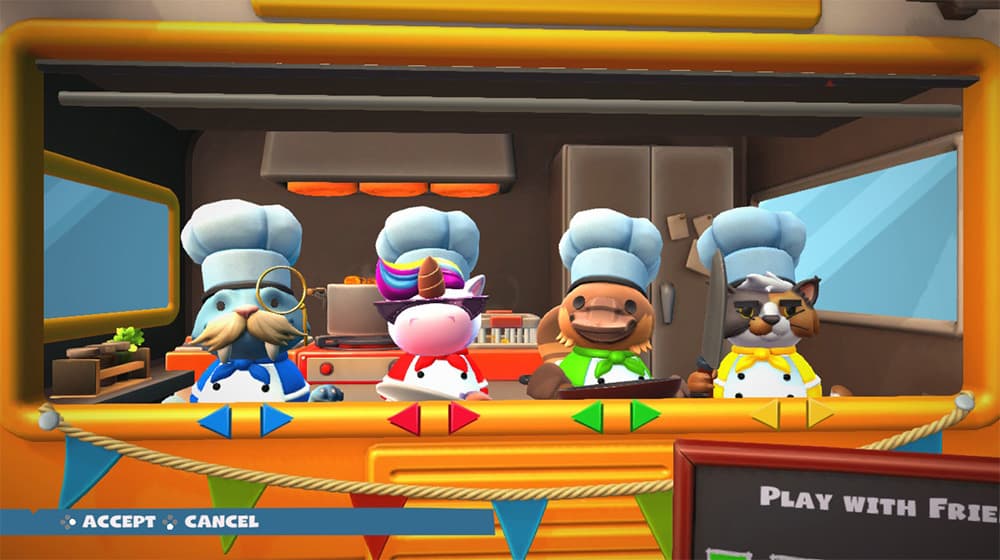Viewport: 1000px width, 560px height.
Task: Accept the chef selection
Action: [110, 522]
